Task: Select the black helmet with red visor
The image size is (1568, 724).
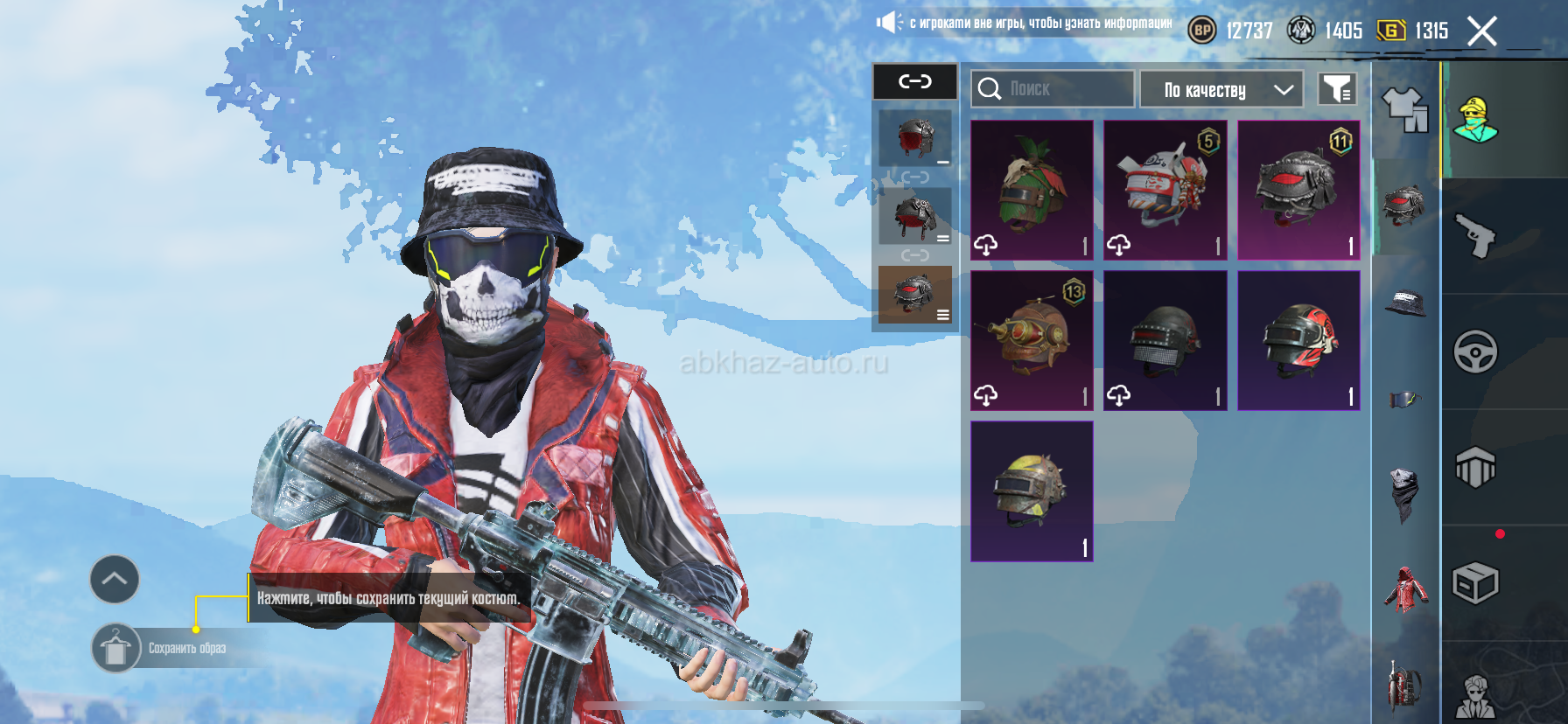Action: click(1298, 190)
